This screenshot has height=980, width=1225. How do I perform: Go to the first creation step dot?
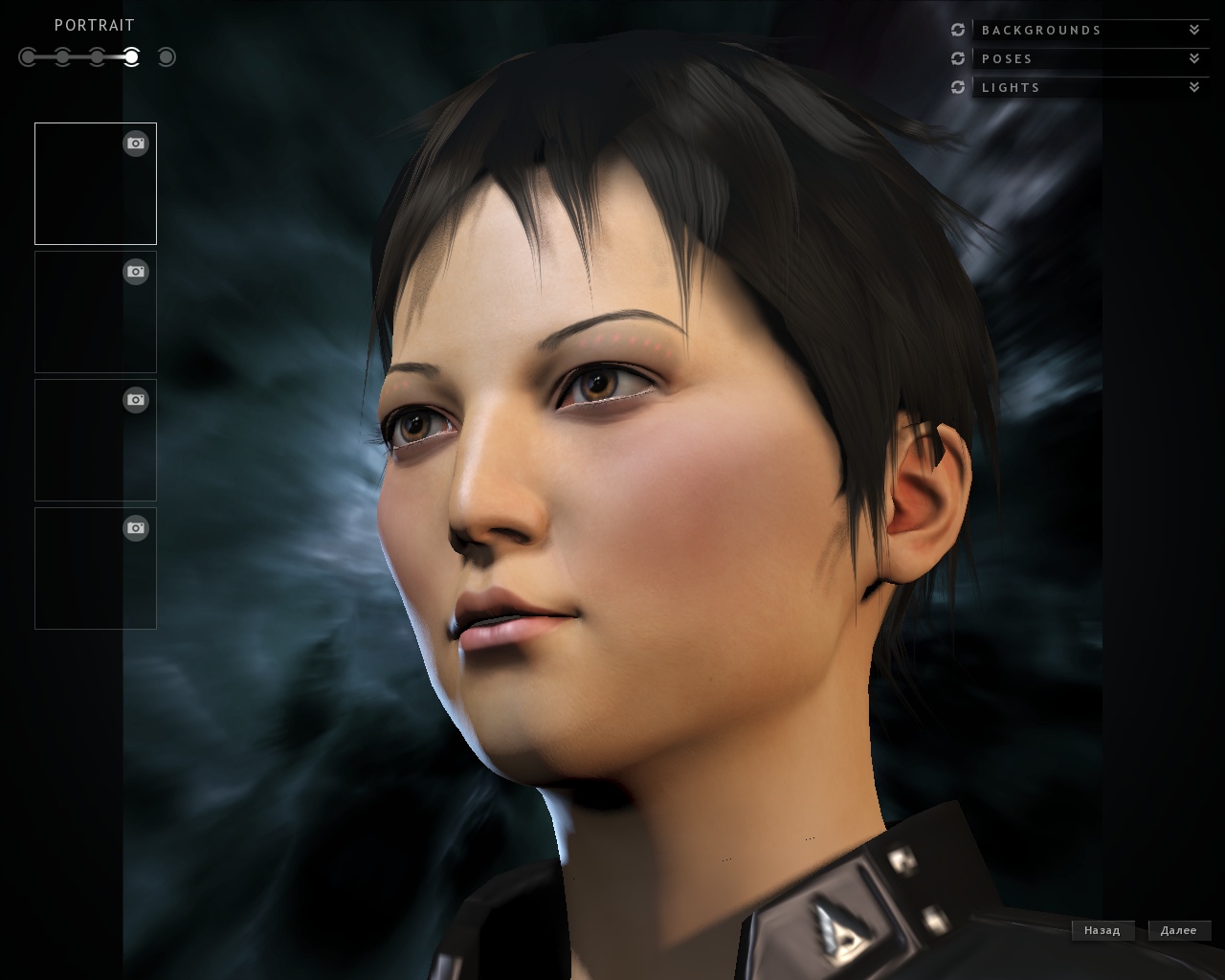28,57
